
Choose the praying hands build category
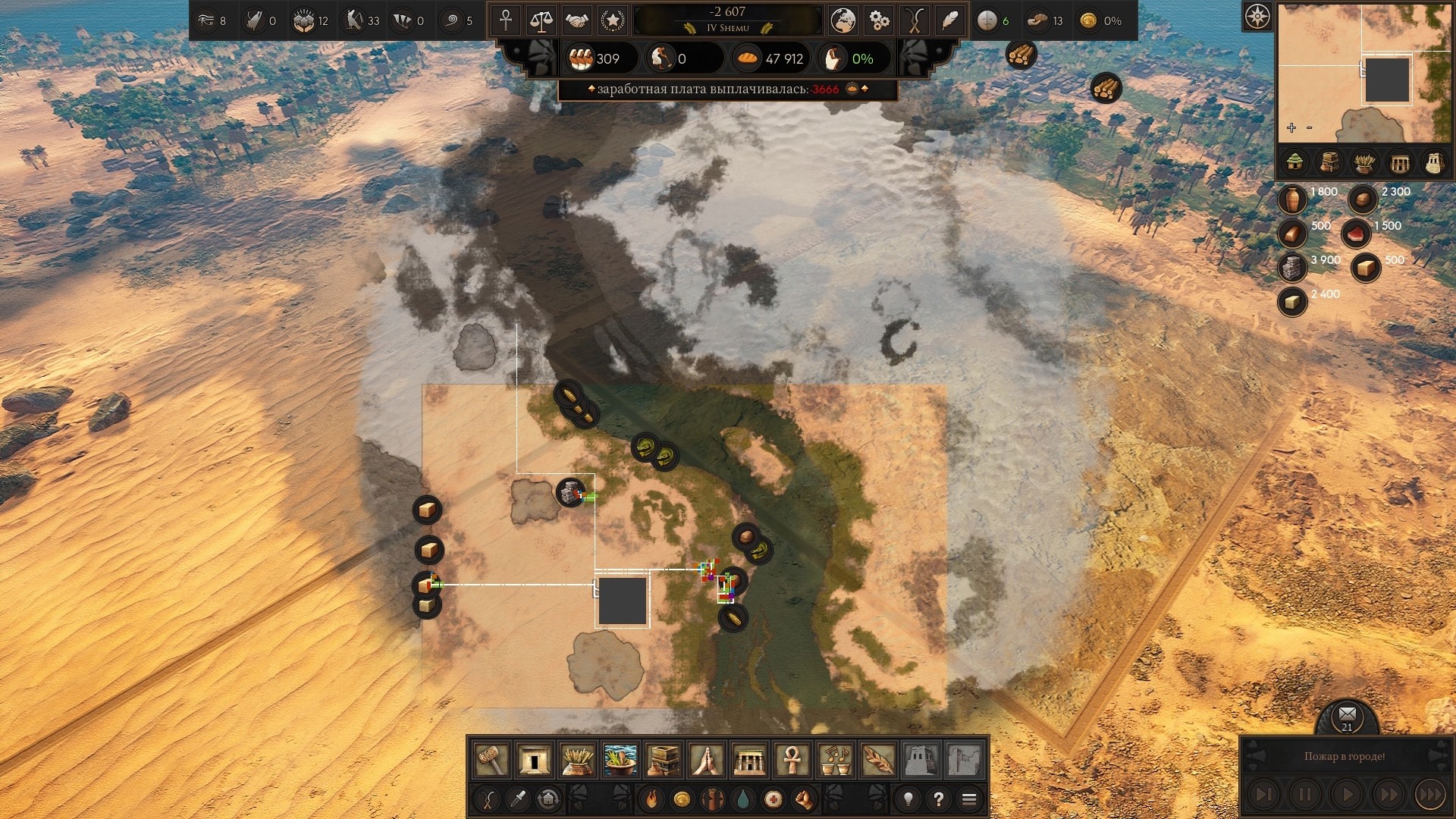click(706, 758)
